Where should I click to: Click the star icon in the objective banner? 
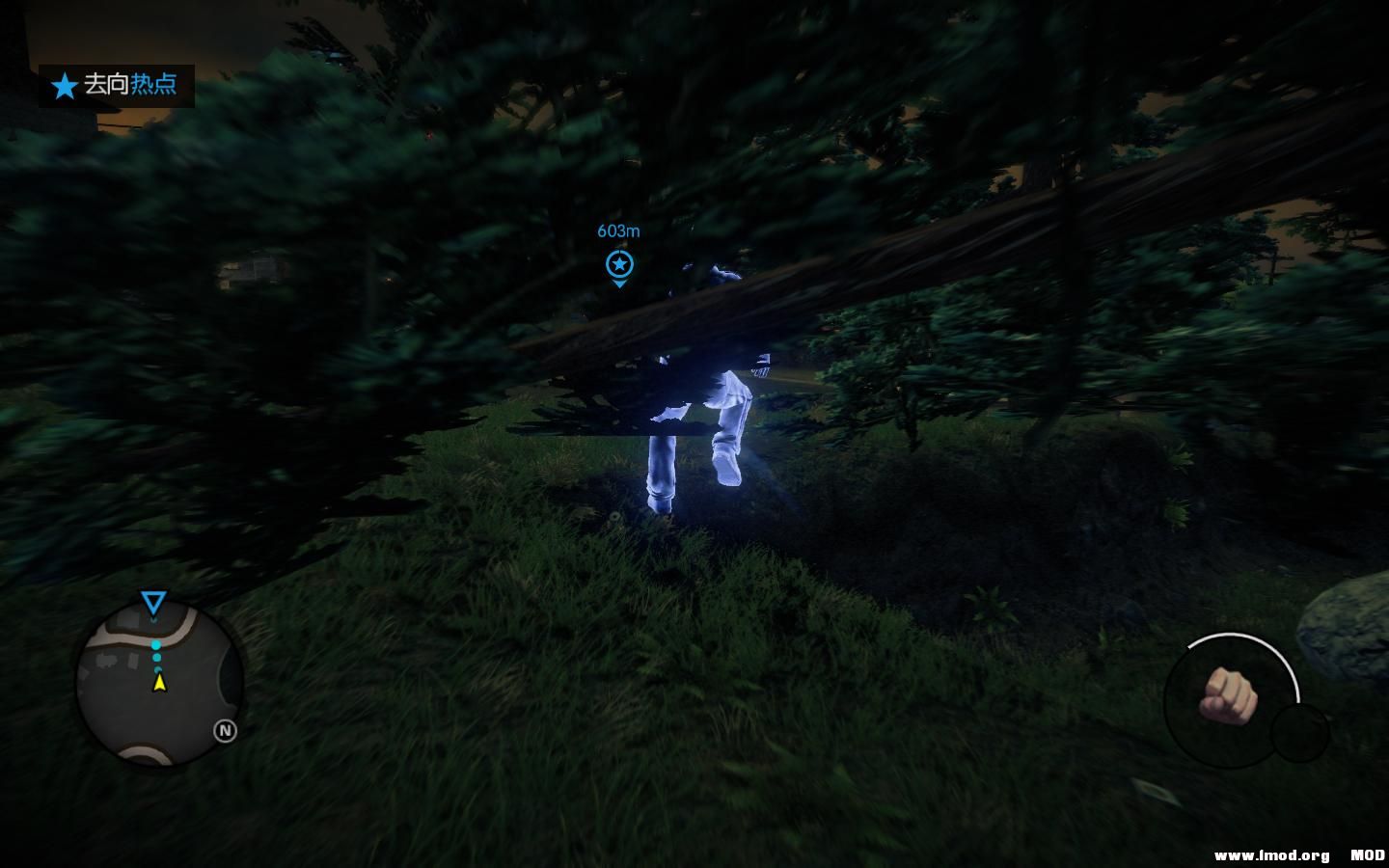pyautogui.click(x=64, y=86)
